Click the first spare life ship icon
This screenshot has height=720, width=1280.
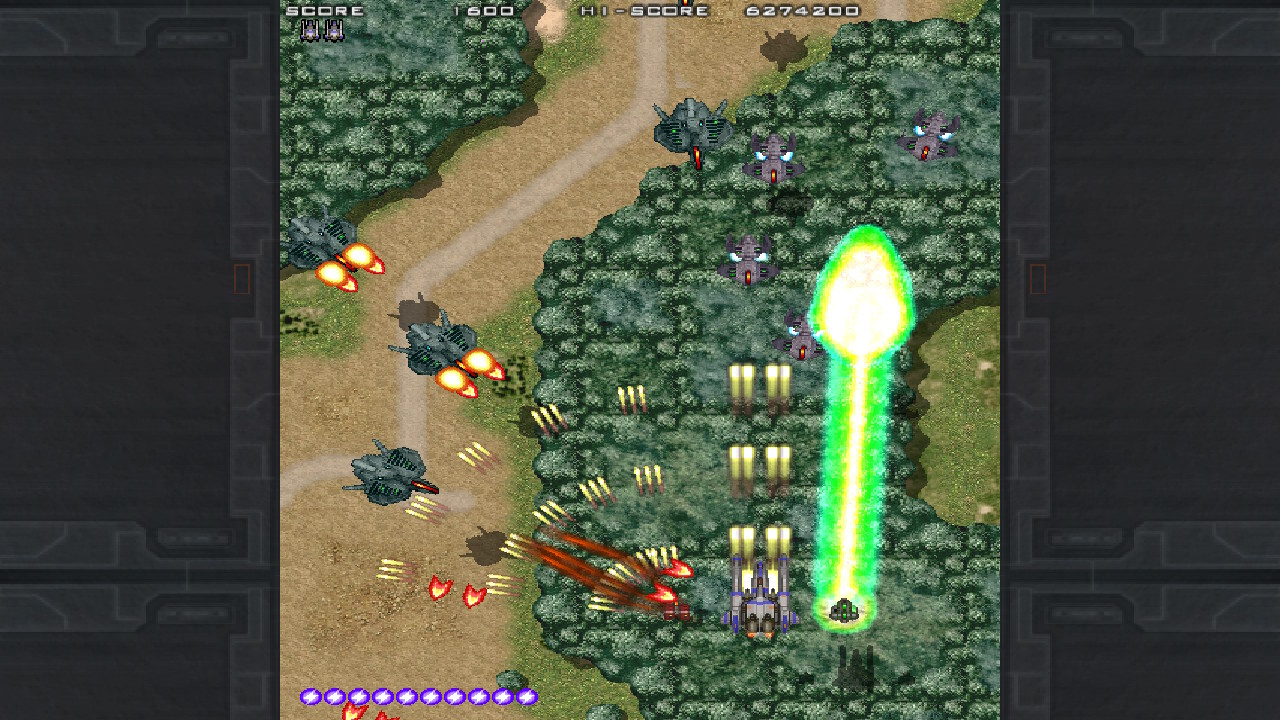(x=311, y=30)
